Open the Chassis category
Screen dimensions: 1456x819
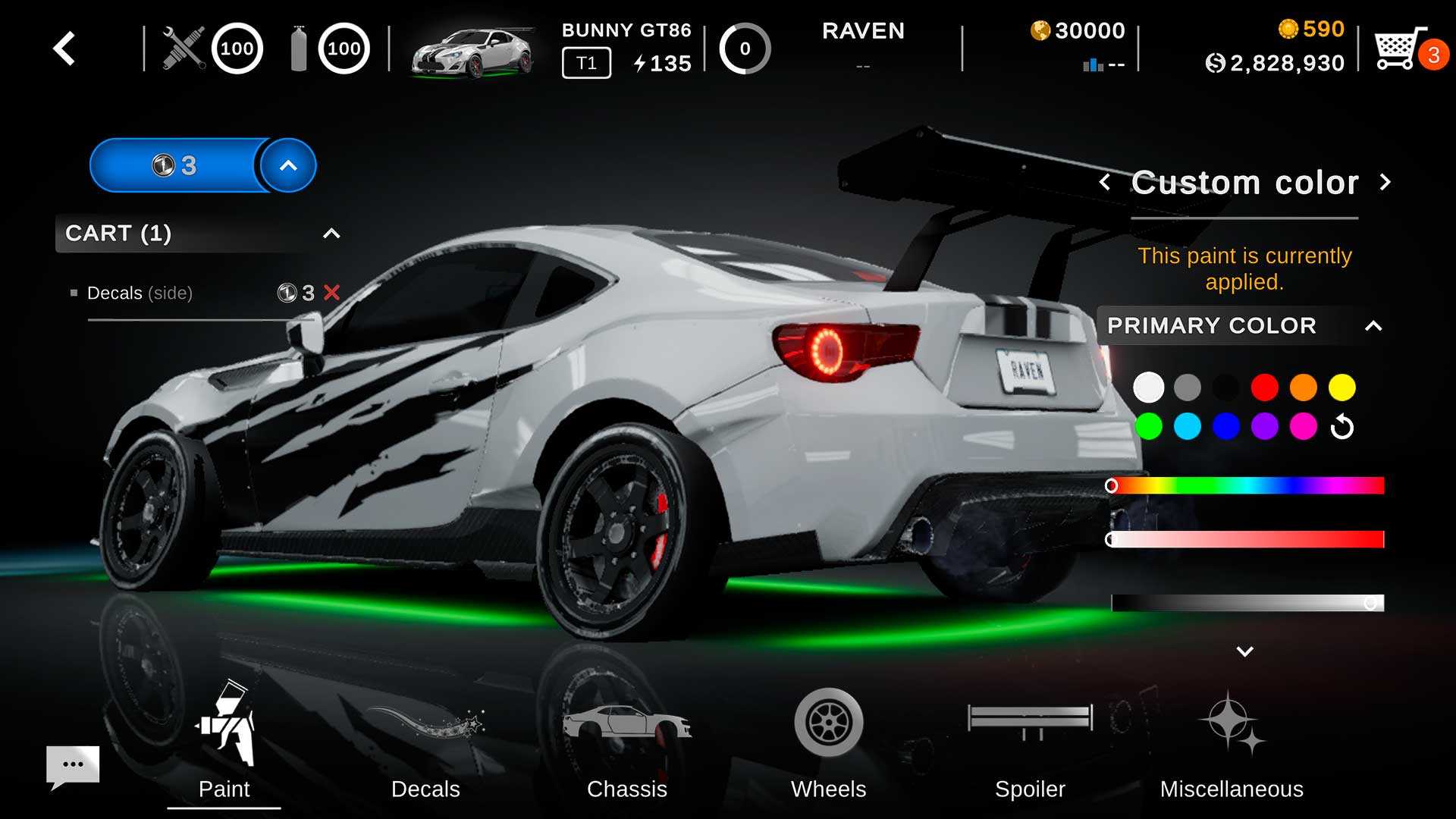(627, 751)
